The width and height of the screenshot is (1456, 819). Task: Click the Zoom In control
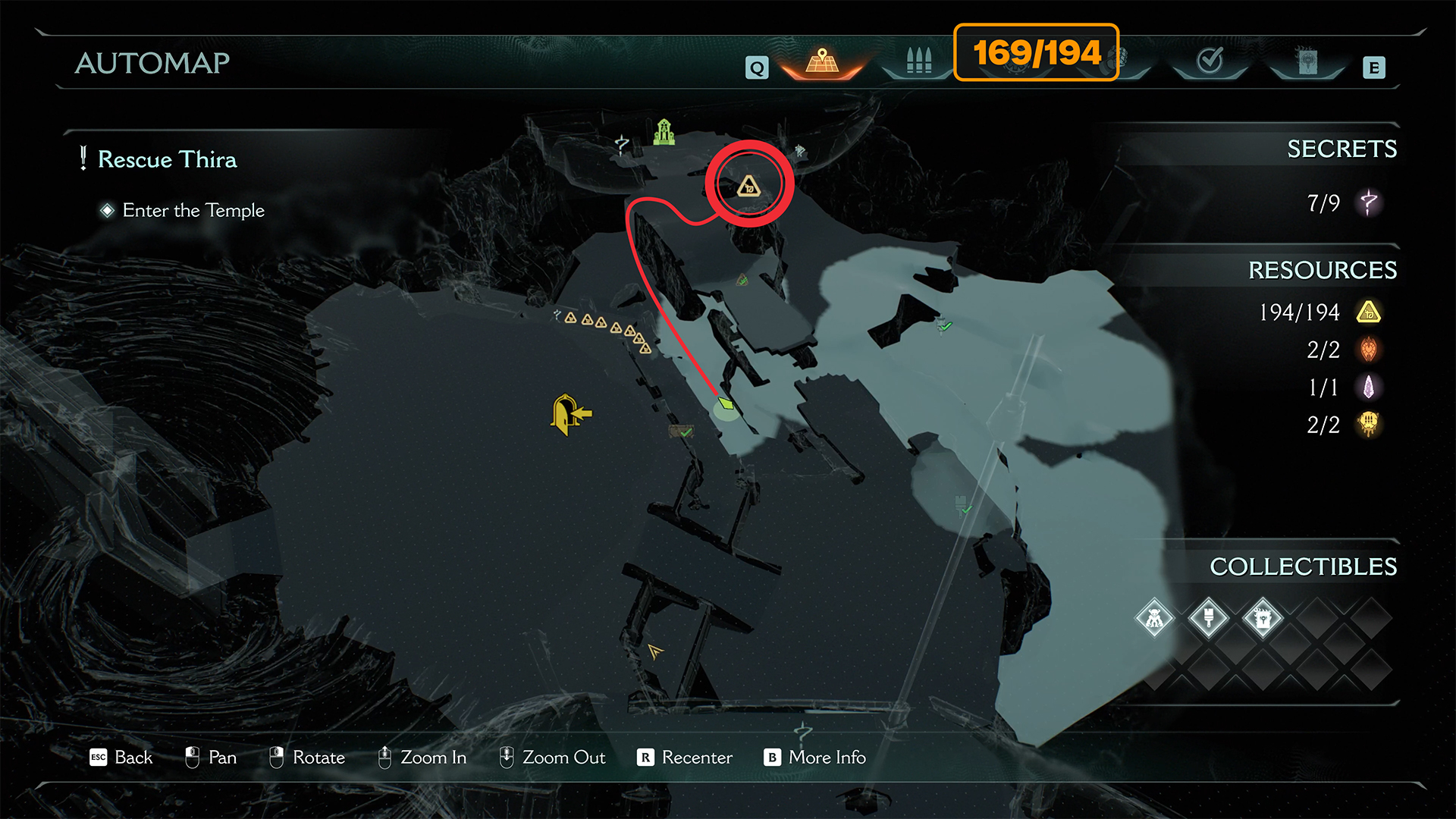point(422,758)
